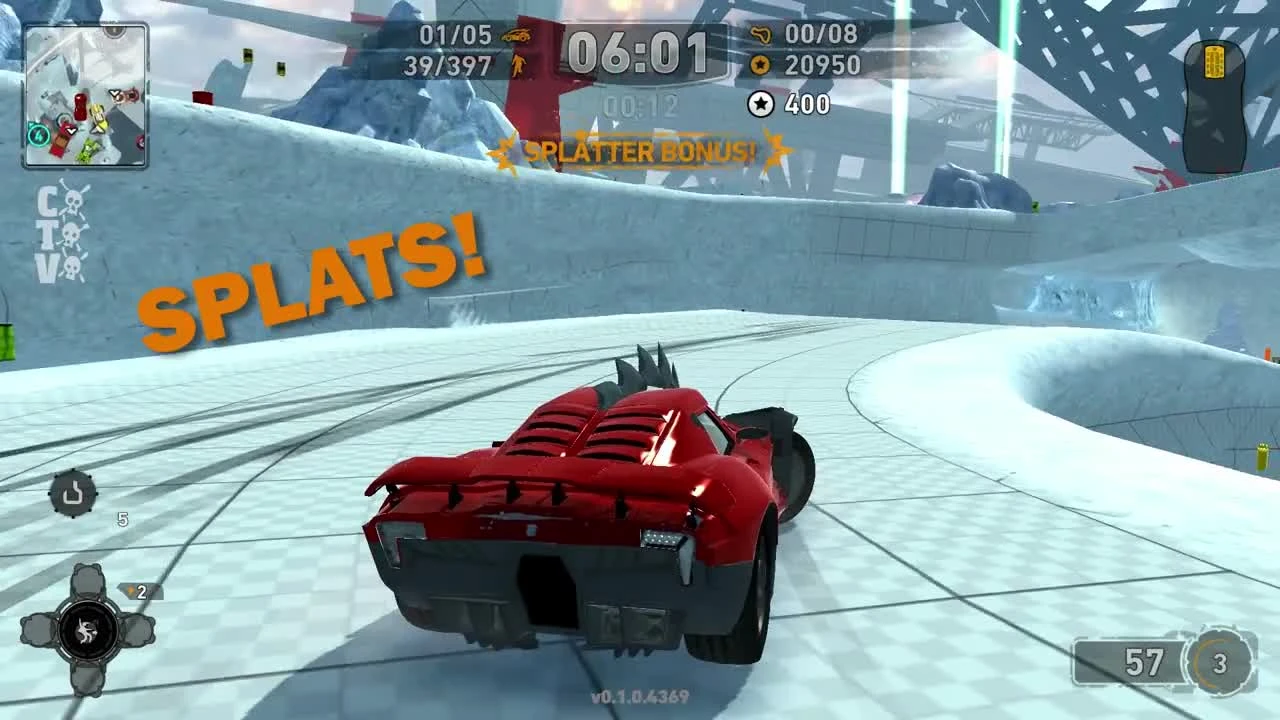Click the lap counter checkpoint icon

click(763, 33)
